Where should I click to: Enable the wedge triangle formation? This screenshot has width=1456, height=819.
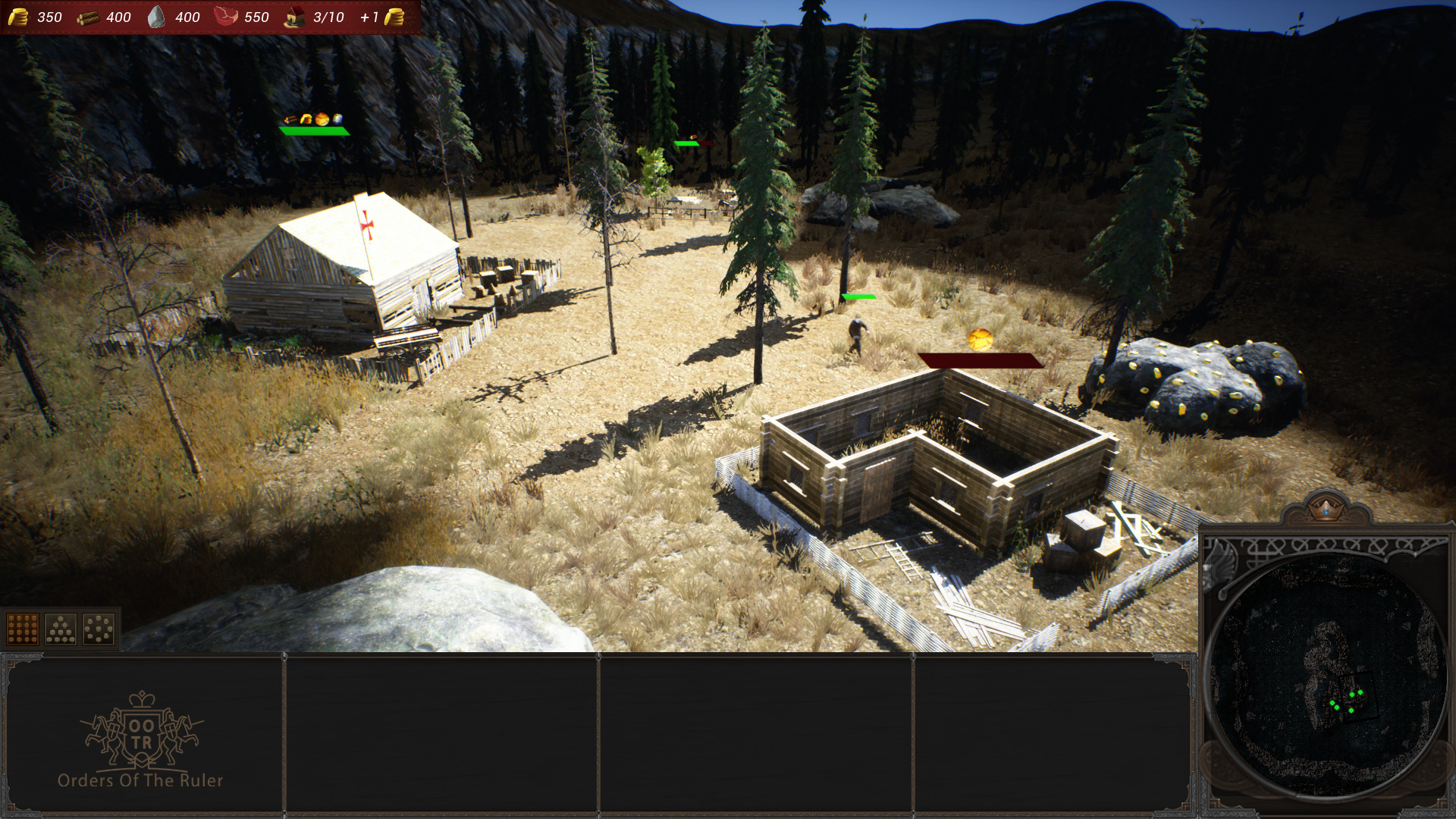pos(61,629)
